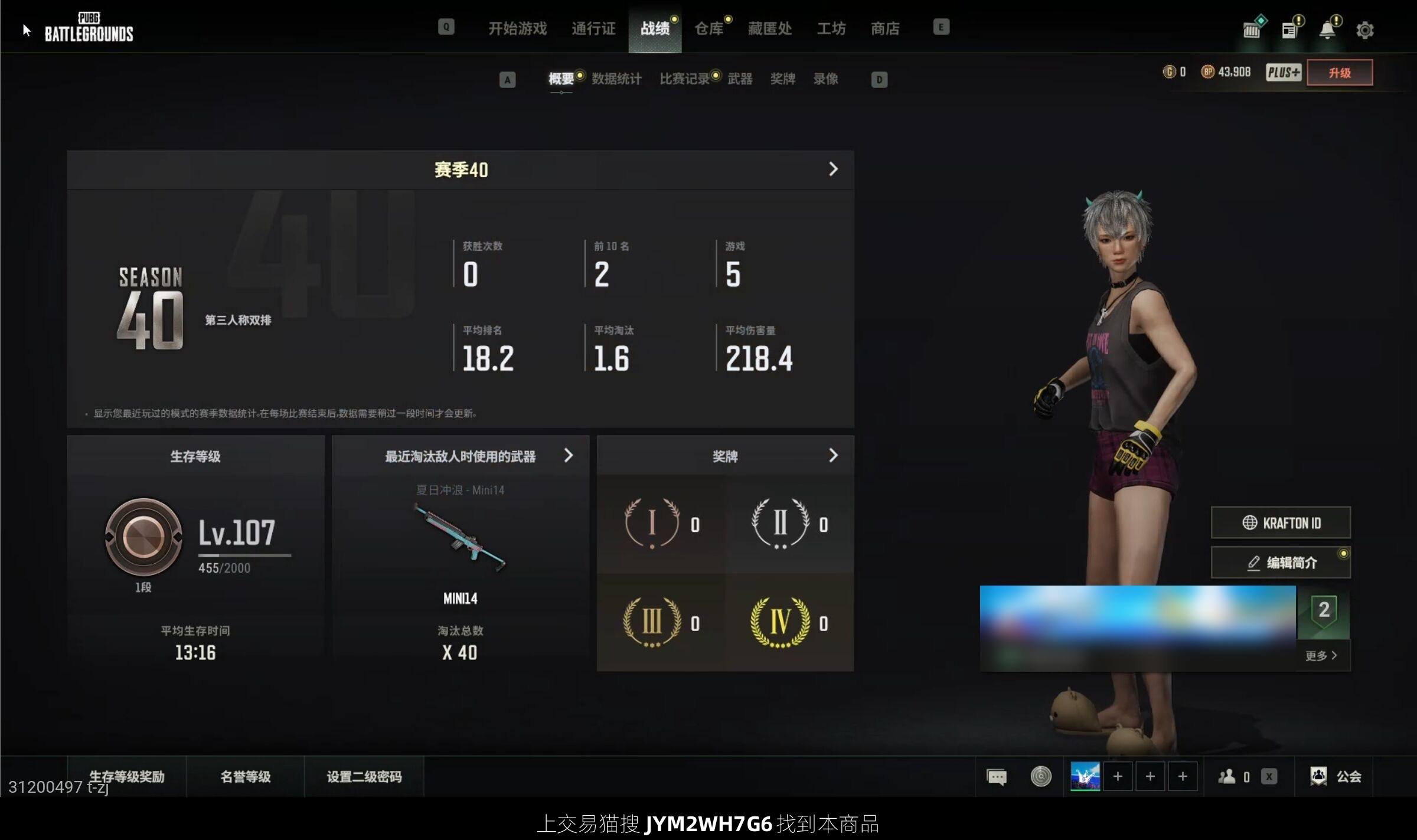Open the settings gear icon
1417x840 pixels.
1364,30
